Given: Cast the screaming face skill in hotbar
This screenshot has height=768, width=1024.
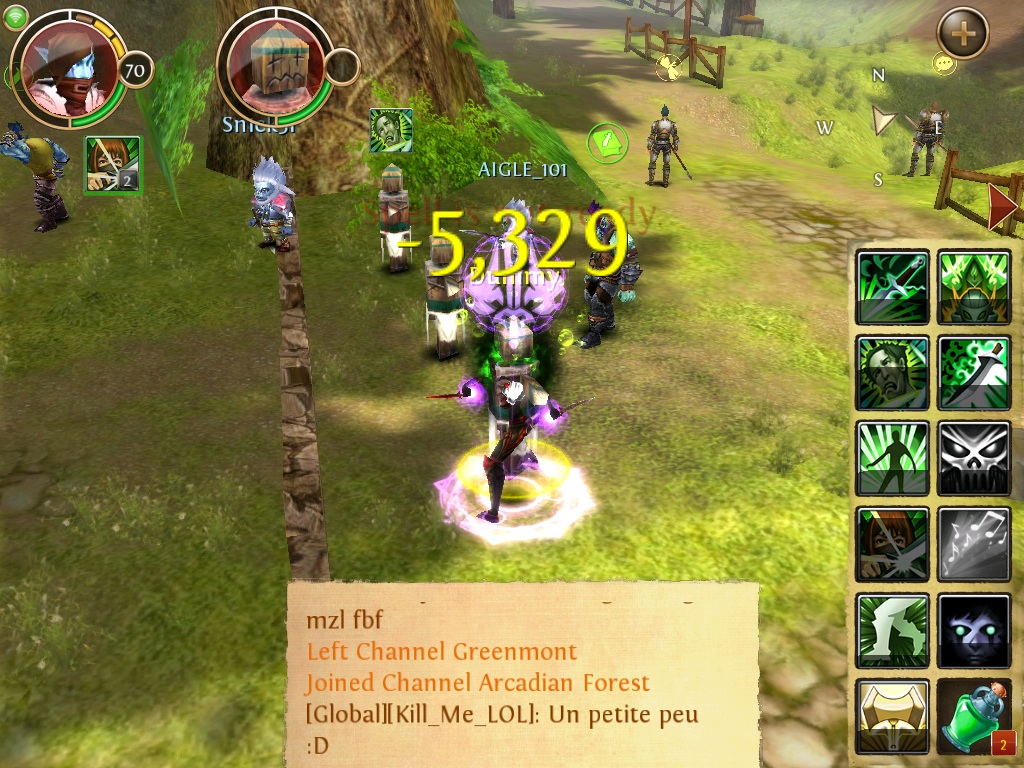Looking at the screenshot, I should [893, 372].
